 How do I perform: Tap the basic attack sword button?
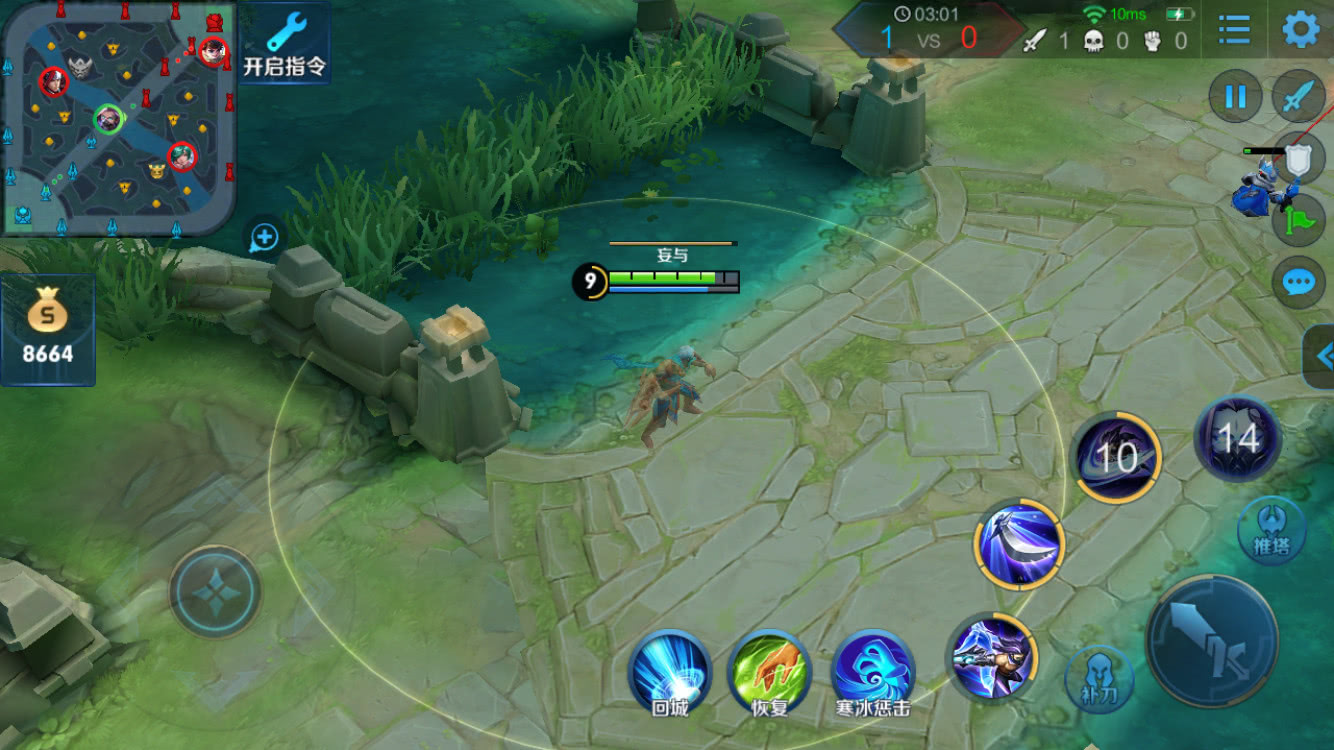pos(1211,641)
